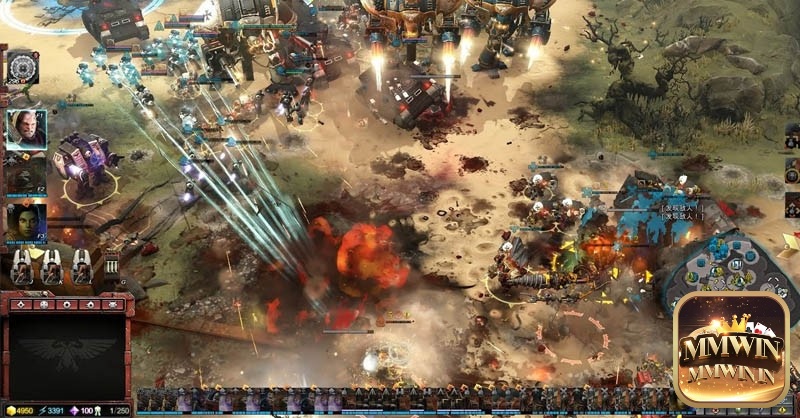Click the circular cog wheel icon
This screenshot has width=800, height=418.
pyautogui.click(x=22, y=67)
